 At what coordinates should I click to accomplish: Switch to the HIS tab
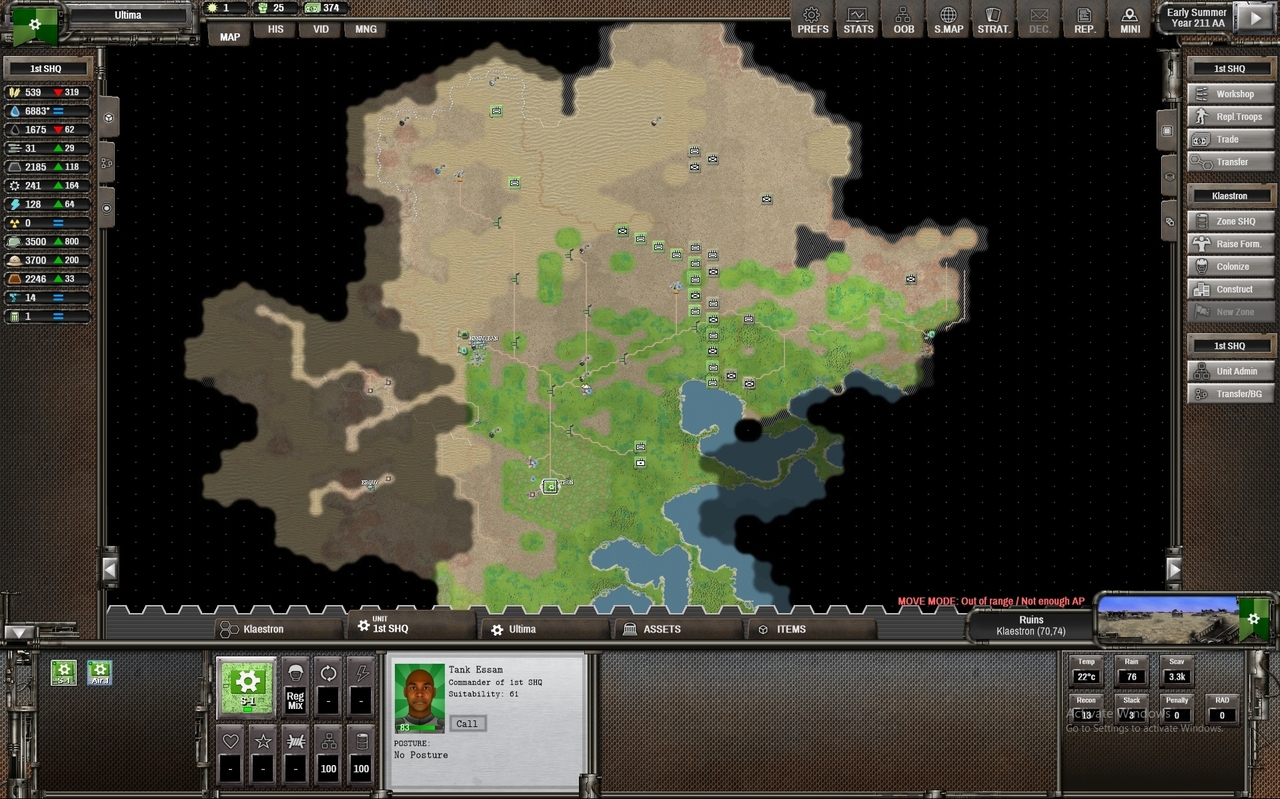(275, 30)
